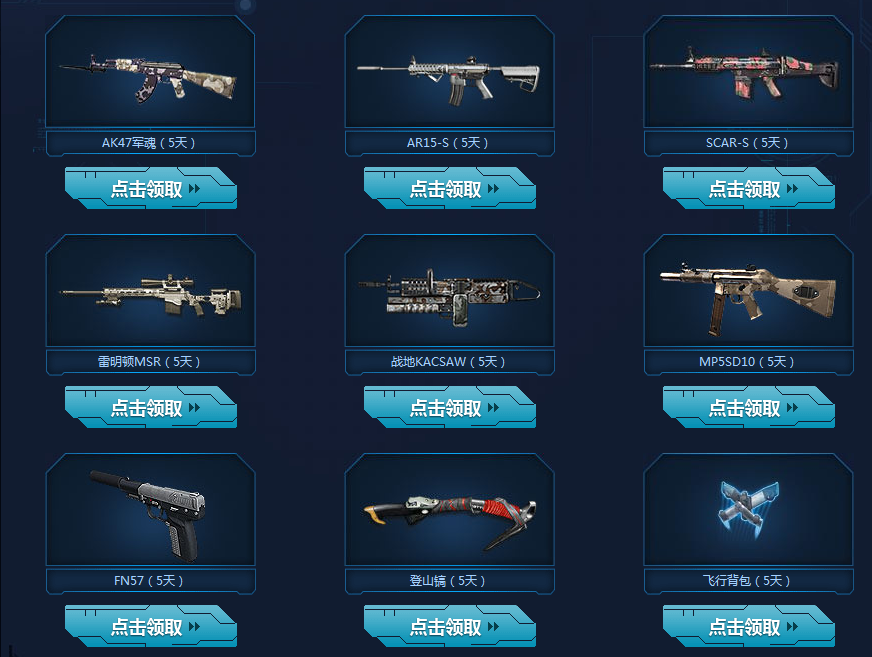Claim the FN57 pistol reward

150,627
